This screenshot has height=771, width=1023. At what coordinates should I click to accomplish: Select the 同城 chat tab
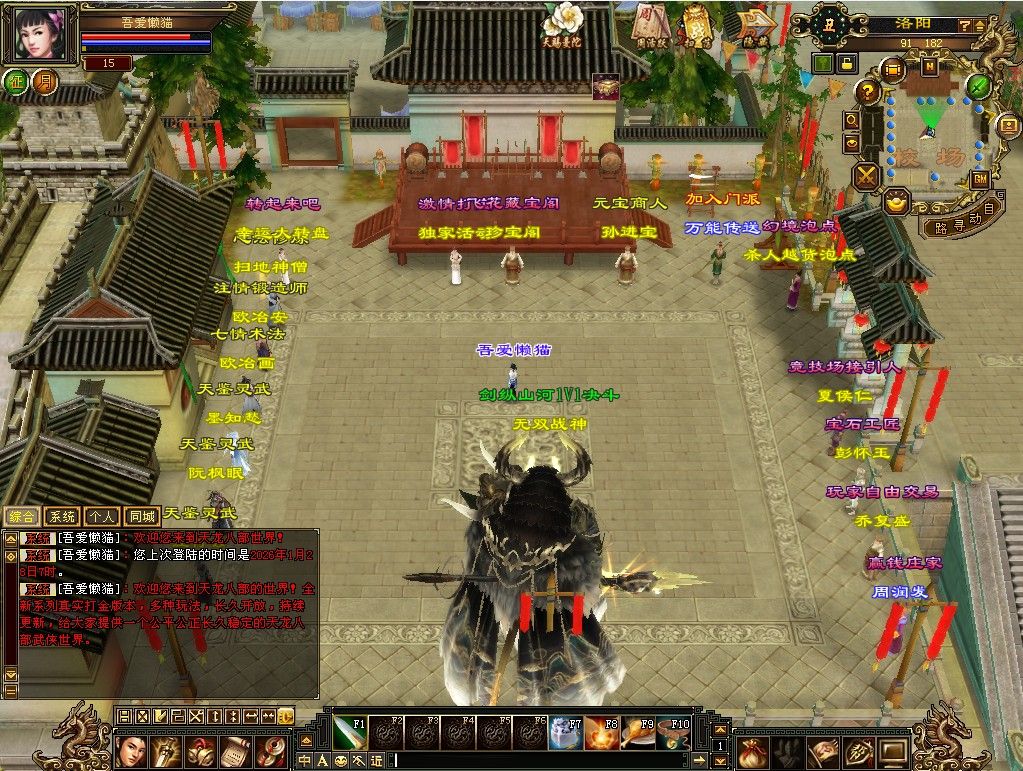(x=142, y=516)
